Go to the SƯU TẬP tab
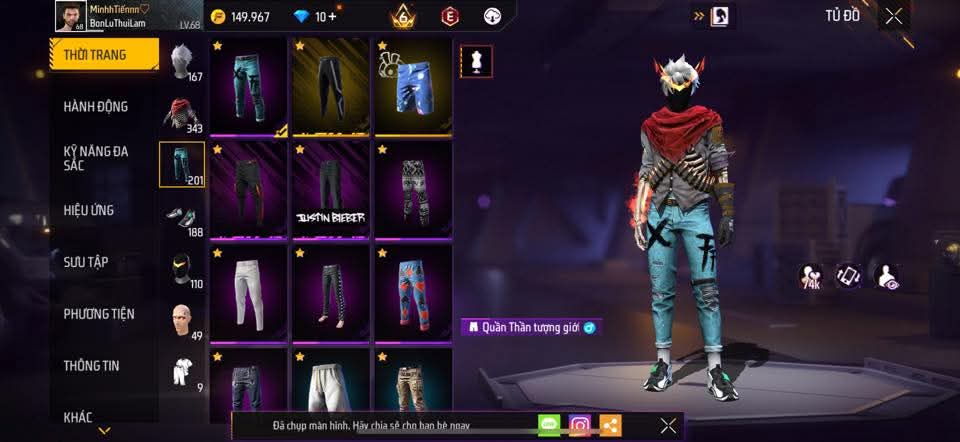The width and height of the screenshot is (960, 442). pos(86,262)
